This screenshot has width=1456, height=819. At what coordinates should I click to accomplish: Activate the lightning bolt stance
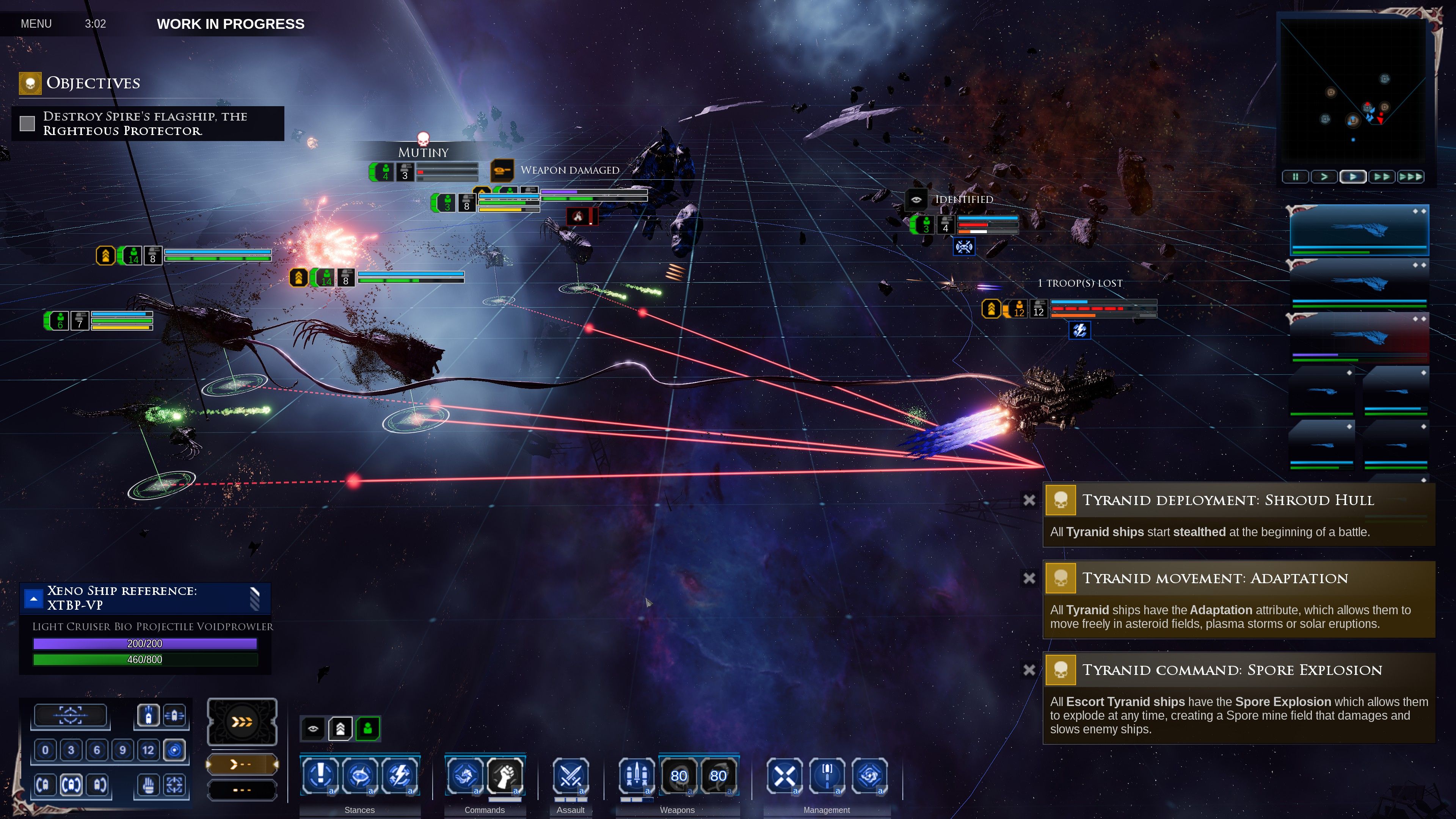tap(399, 775)
